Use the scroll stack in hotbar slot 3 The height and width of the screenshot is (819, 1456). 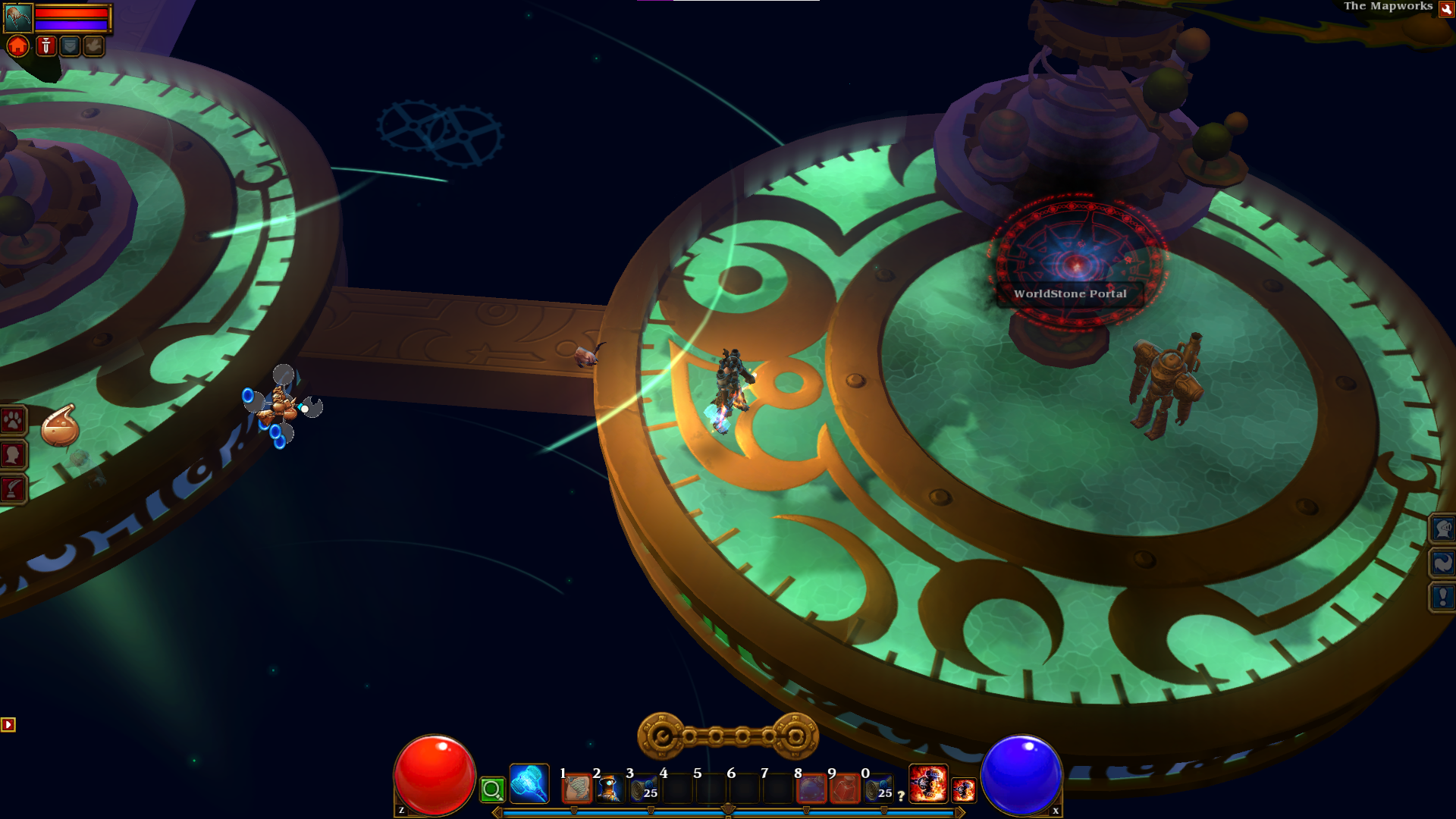tap(643, 789)
